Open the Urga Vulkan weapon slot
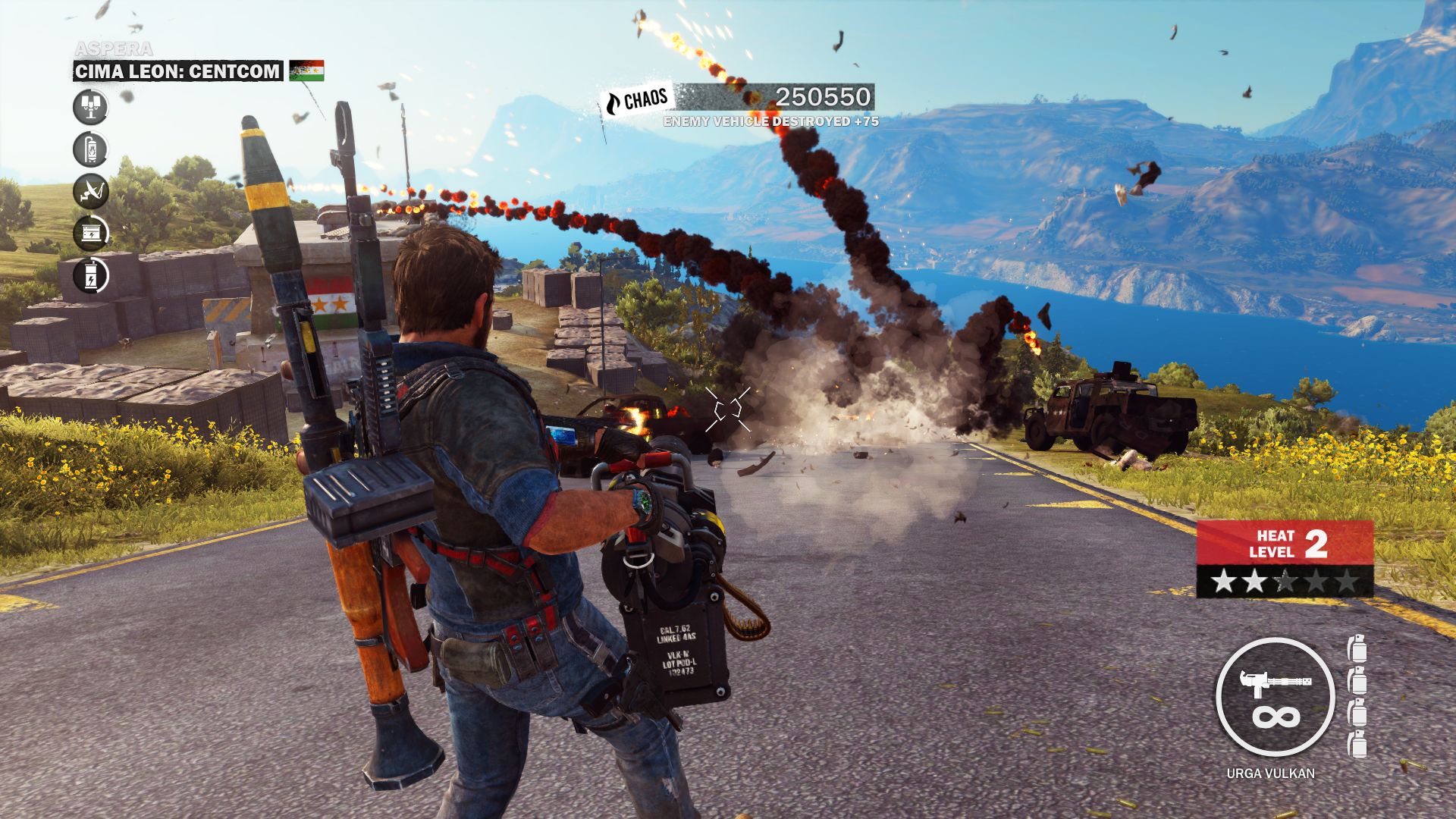The height and width of the screenshot is (819, 1456). pos(1274,697)
